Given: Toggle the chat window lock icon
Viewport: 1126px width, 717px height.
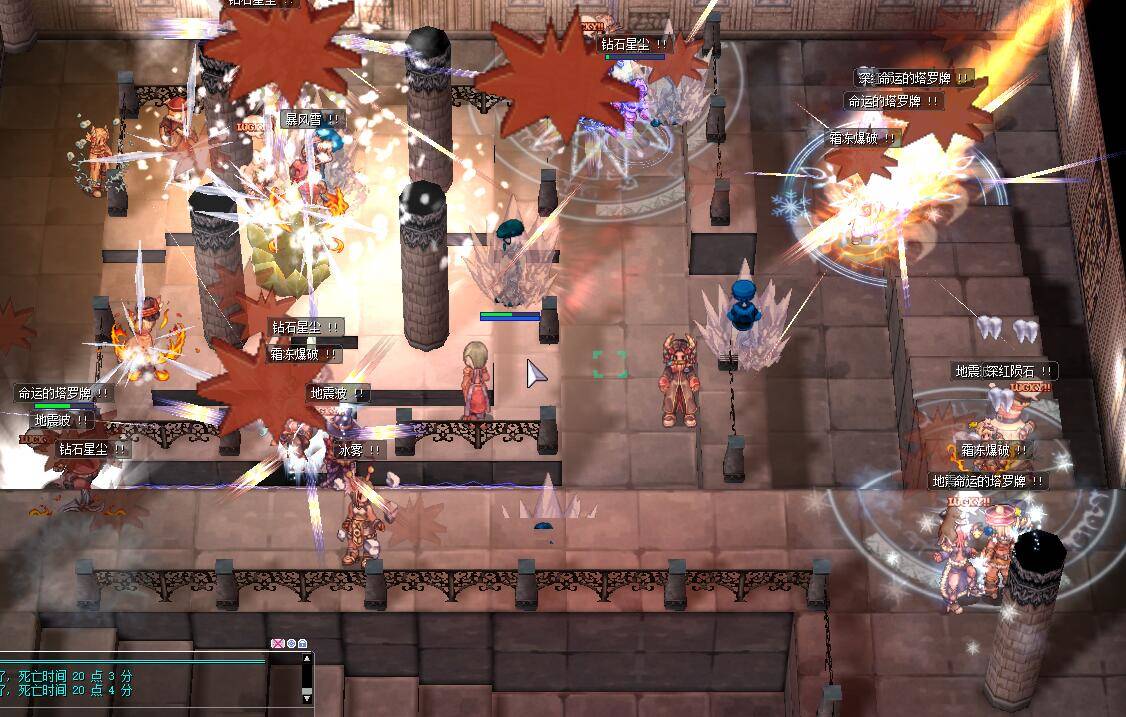Looking at the screenshot, I should [x=302, y=643].
